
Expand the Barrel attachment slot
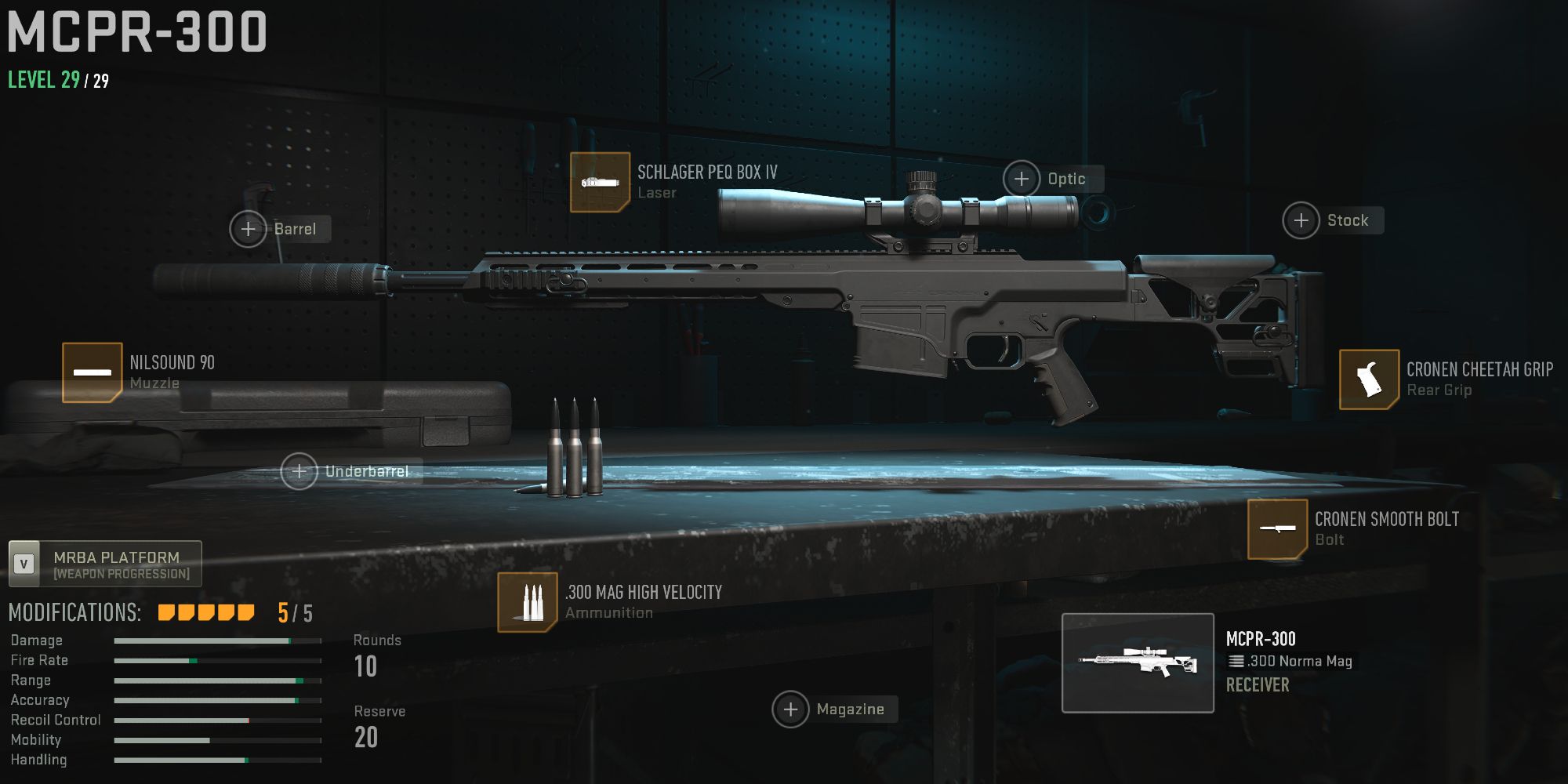pos(248,229)
